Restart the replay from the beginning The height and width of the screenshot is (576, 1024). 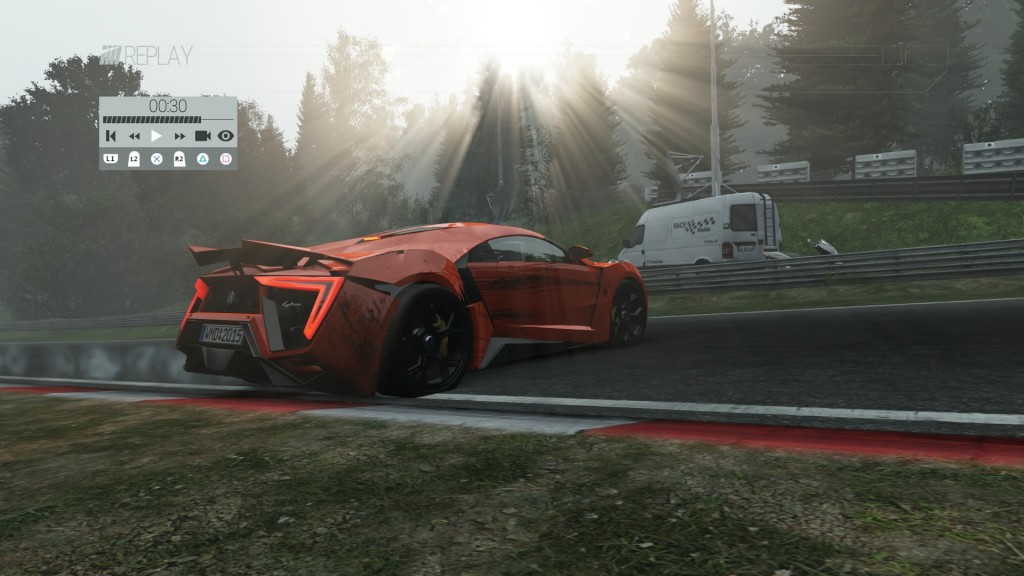coord(111,136)
